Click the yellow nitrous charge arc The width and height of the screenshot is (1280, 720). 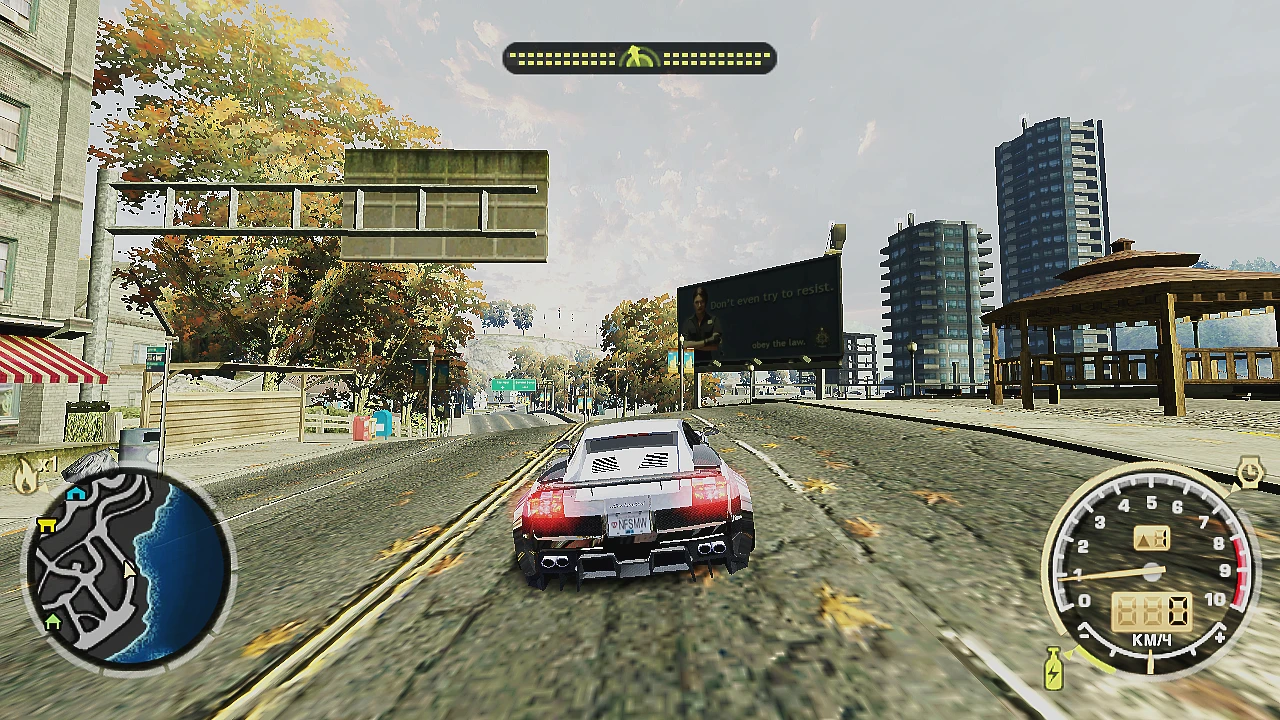[x=1094, y=662]
